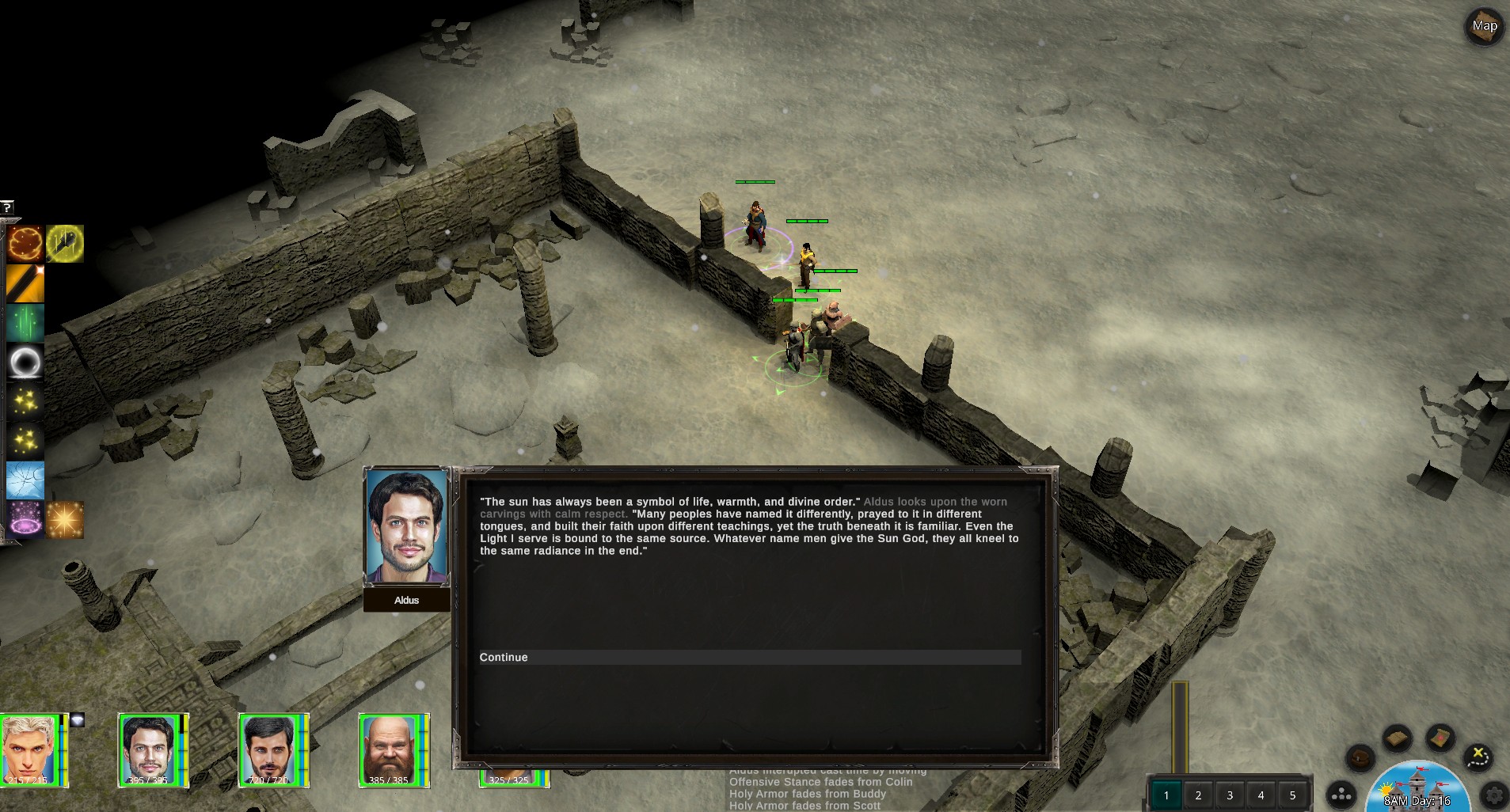1510x812 pixels.
Task: Select the bald bearded dwarf portrait
Action: point(389,749)
